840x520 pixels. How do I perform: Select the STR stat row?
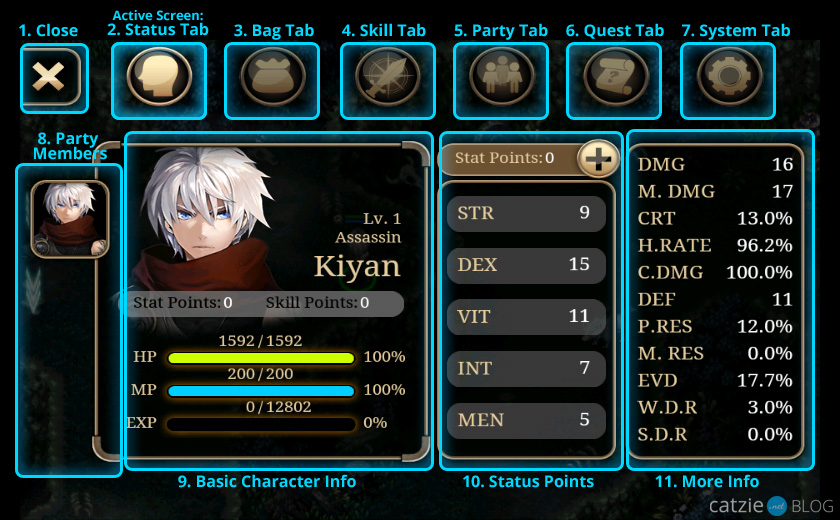pos(525,213)
